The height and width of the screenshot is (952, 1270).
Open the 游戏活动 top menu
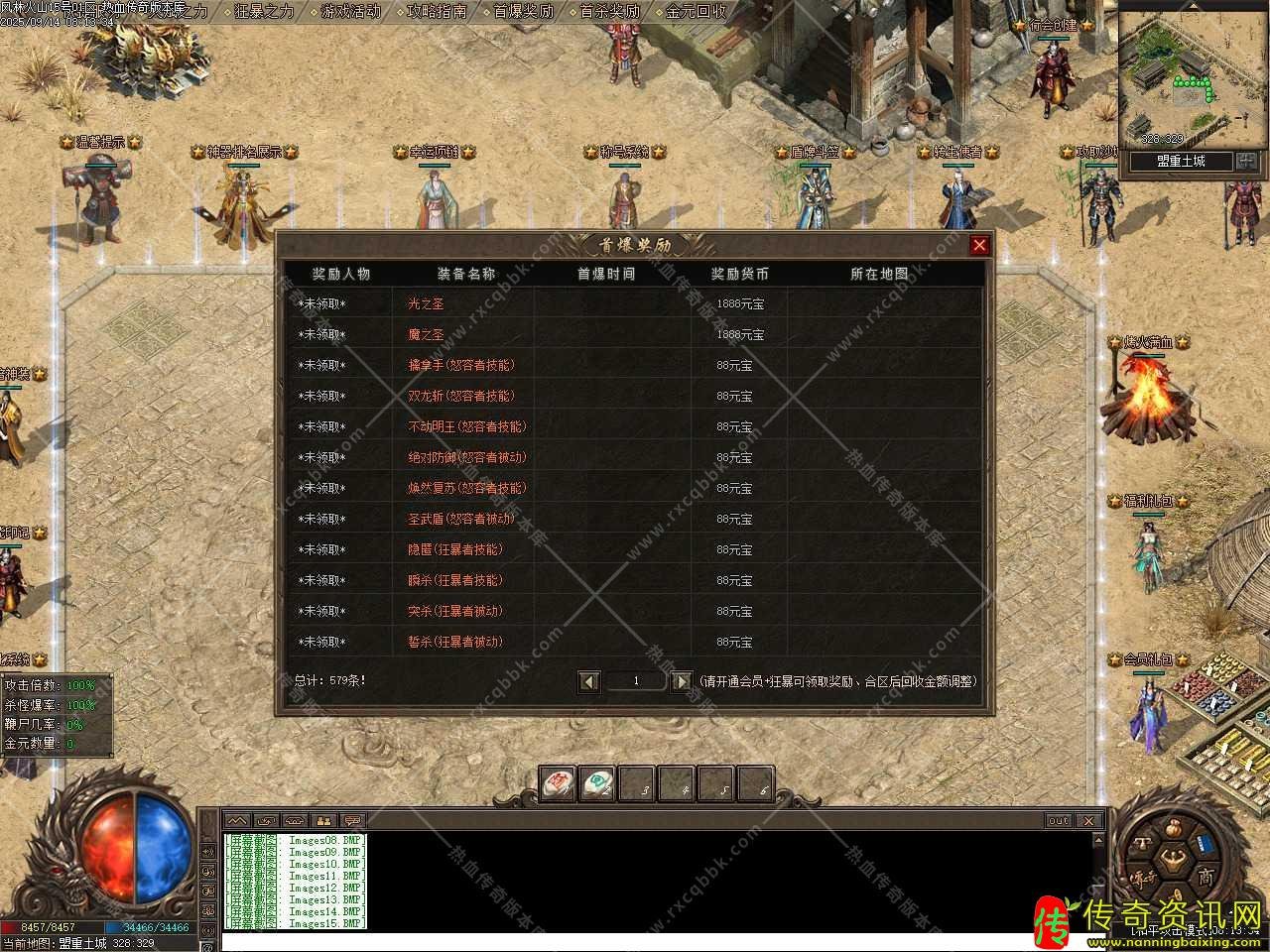click(x=350, y=12)
